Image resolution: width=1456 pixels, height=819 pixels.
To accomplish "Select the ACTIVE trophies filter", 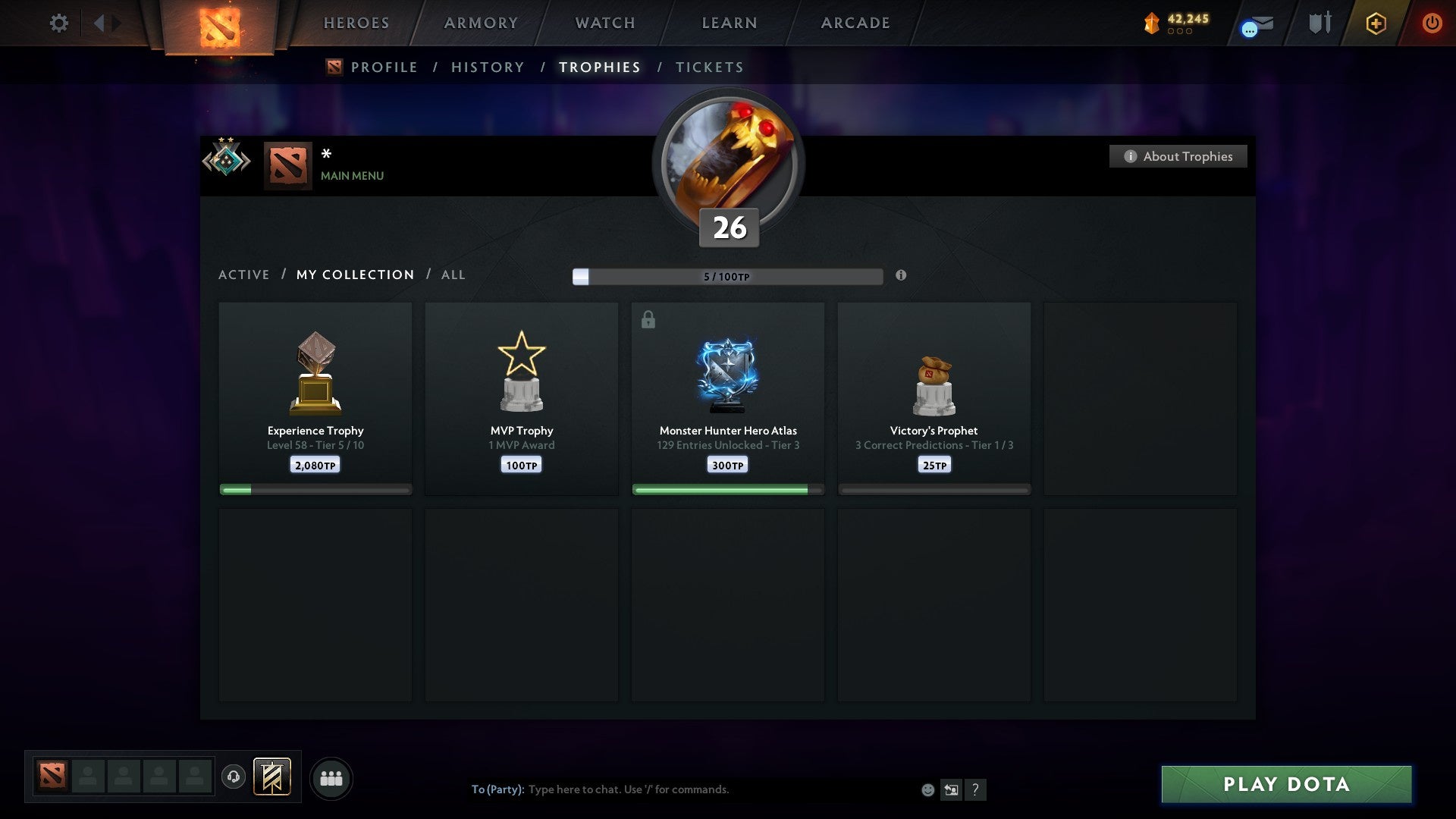I will 244,275.
